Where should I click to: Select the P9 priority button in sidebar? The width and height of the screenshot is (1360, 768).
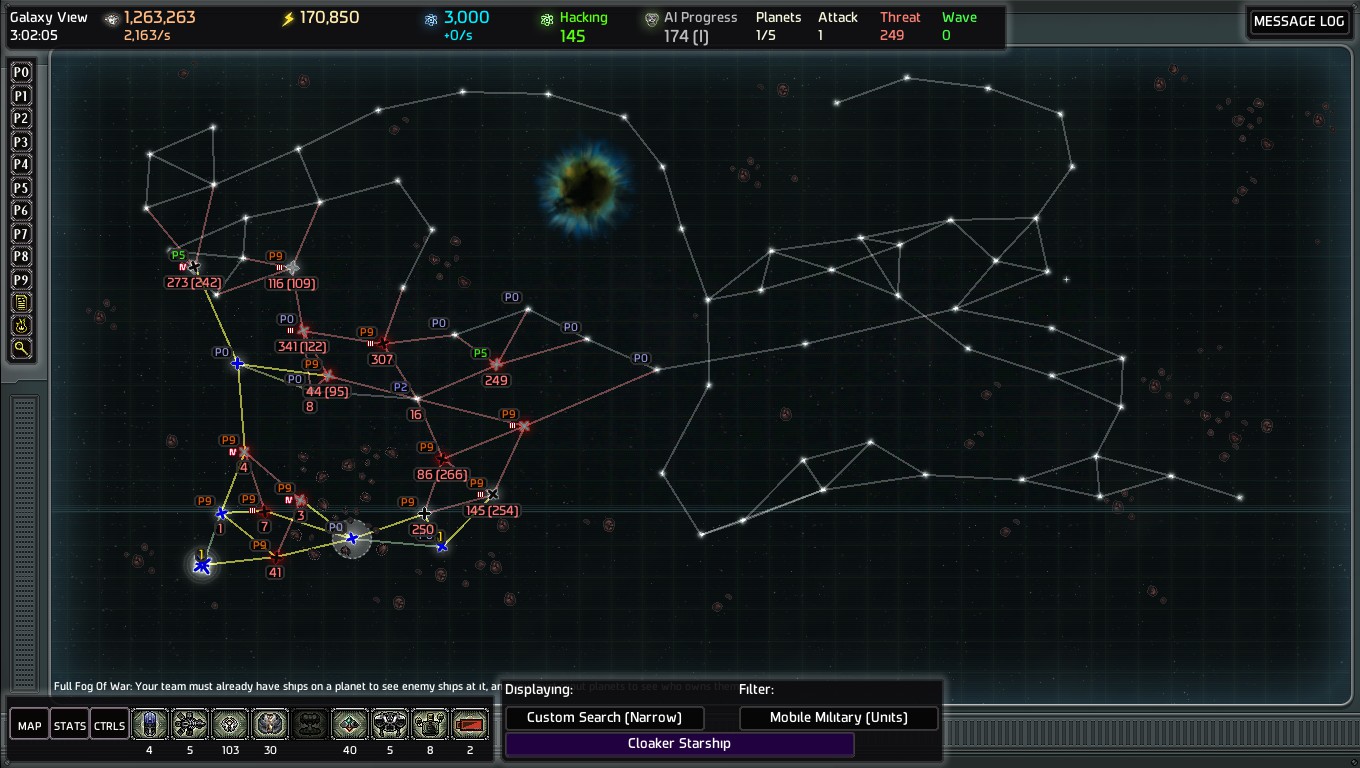[21, 280]
